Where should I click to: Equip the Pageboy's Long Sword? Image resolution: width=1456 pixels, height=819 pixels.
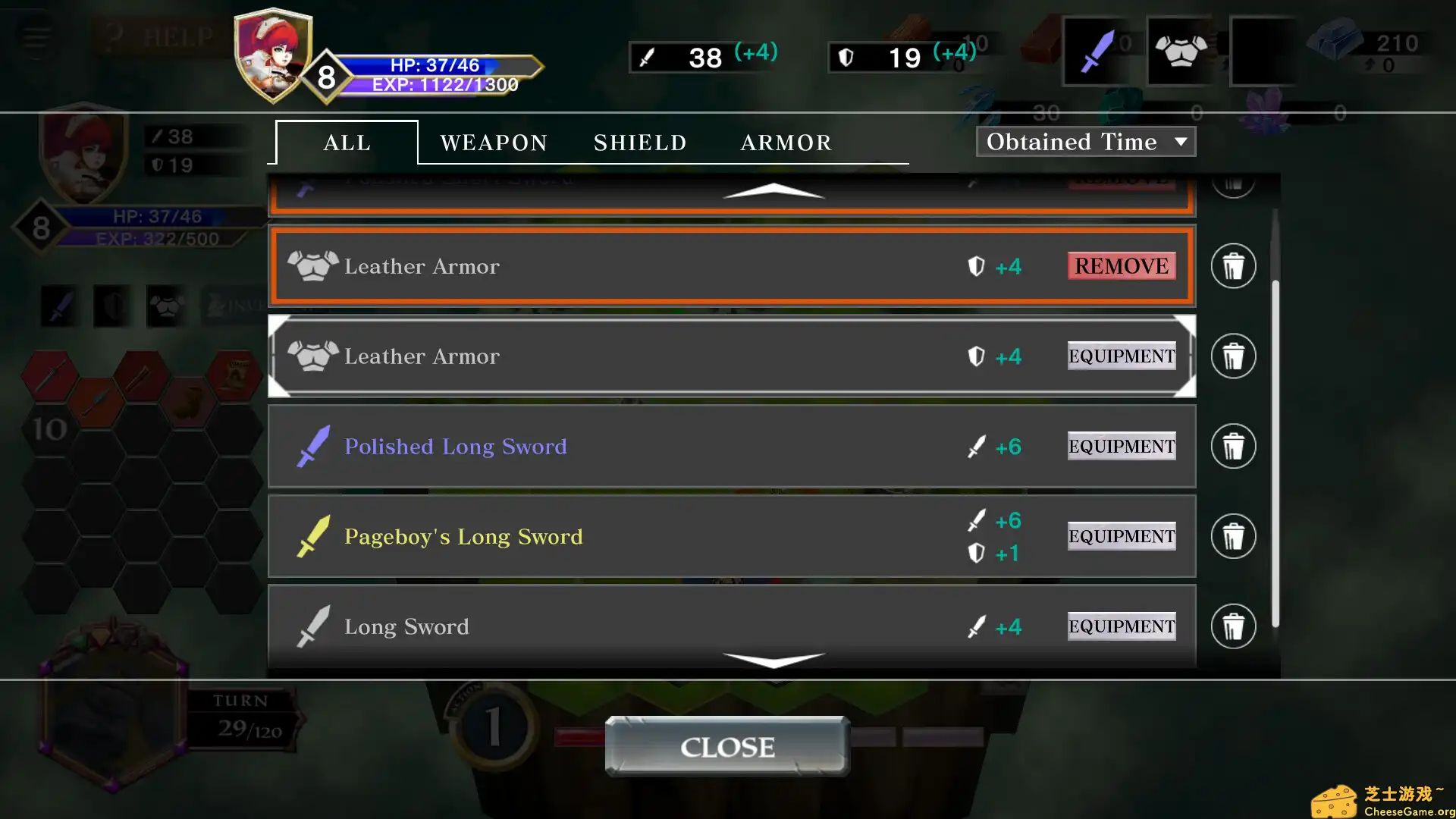1121,536
